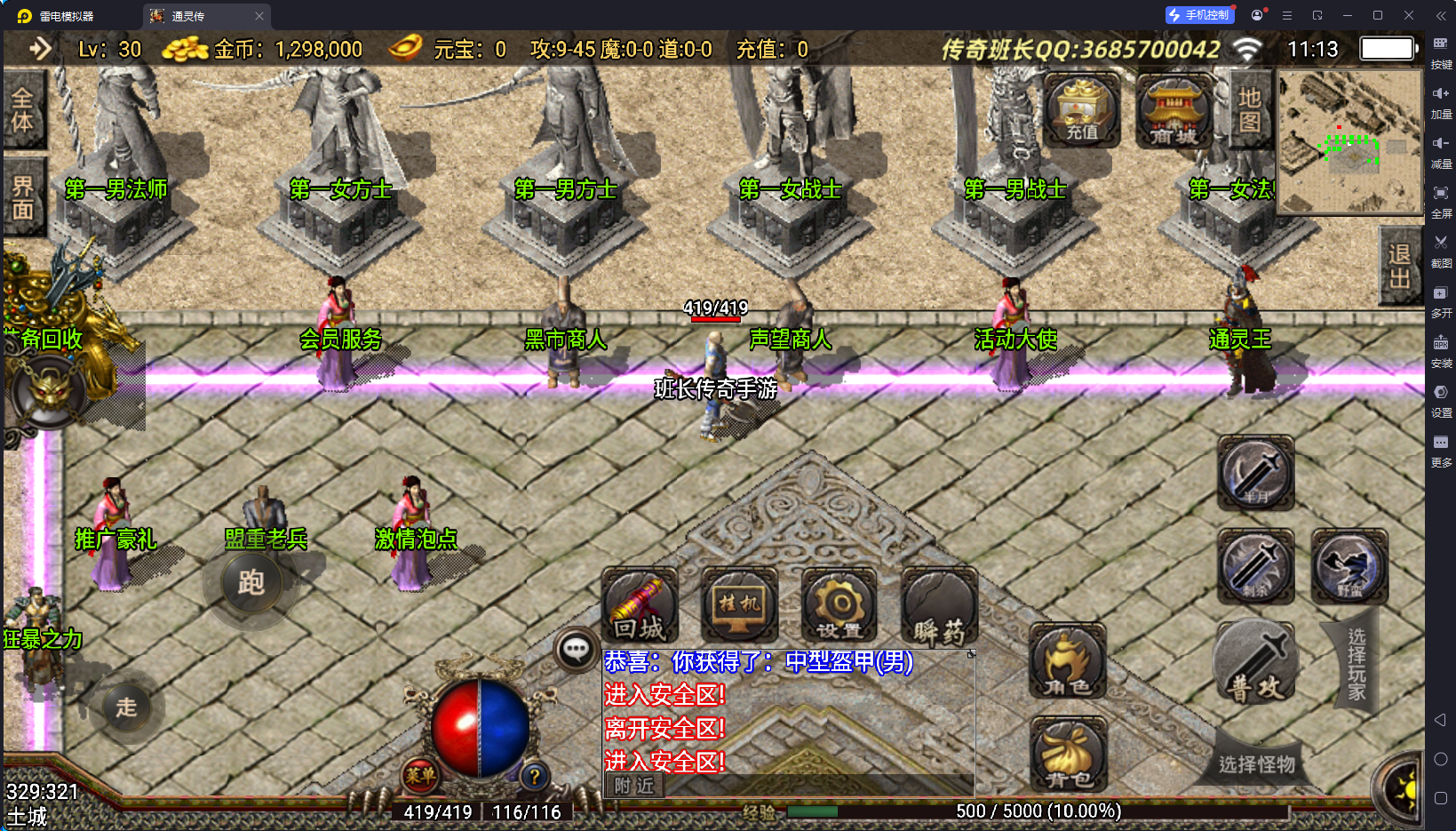Open the 角色 character sheet
This screenshot has height=831, width=1456.
click(1068, 661)
